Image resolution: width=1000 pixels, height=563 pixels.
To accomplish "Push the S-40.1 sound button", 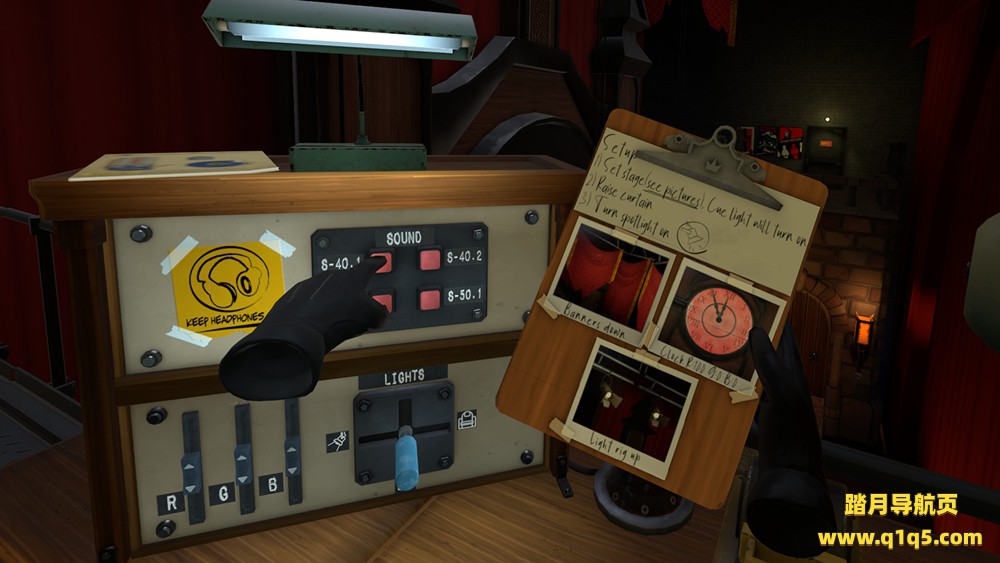I will click(x=381, y=263).
